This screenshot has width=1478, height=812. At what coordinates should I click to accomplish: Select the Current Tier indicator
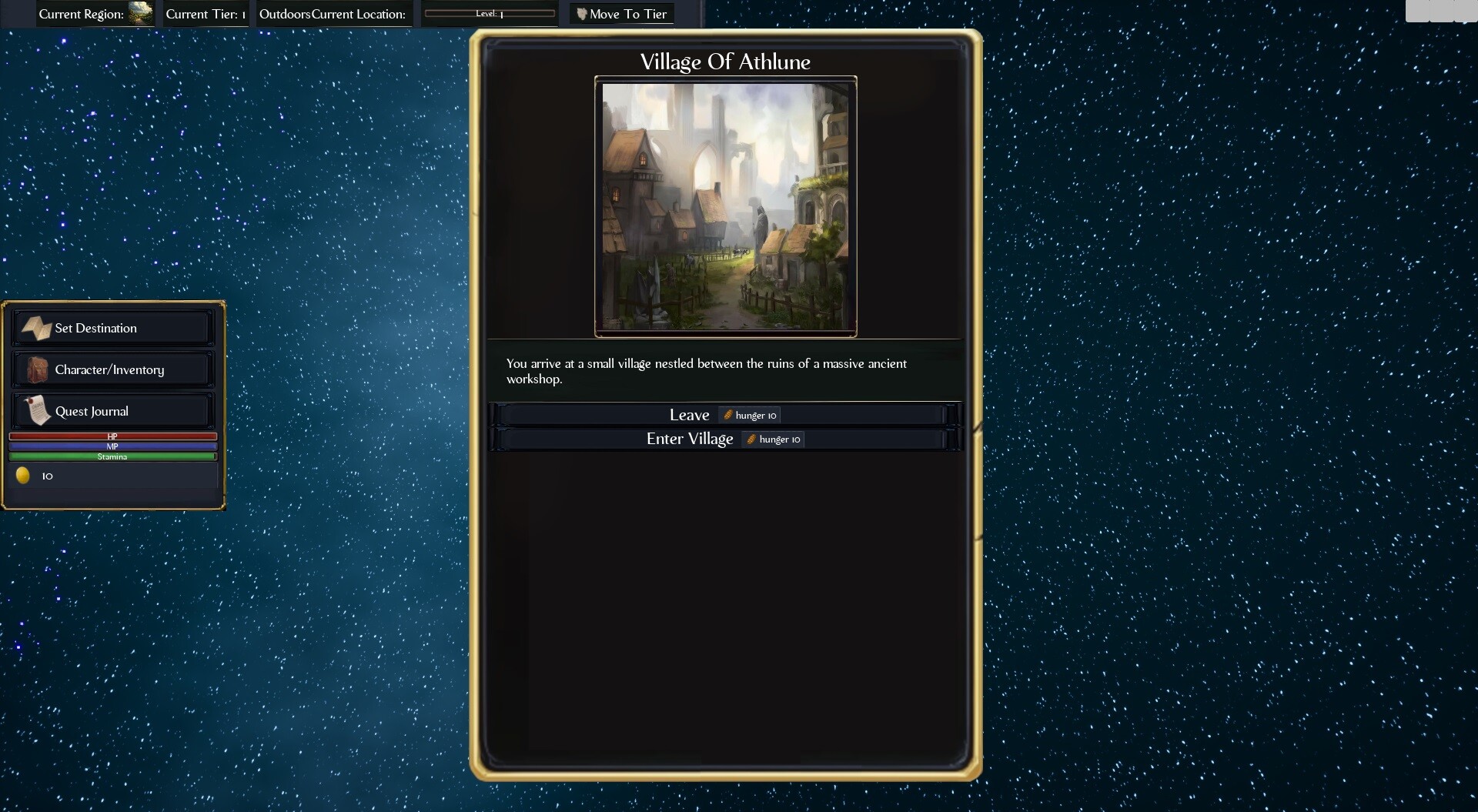point(204,13)
